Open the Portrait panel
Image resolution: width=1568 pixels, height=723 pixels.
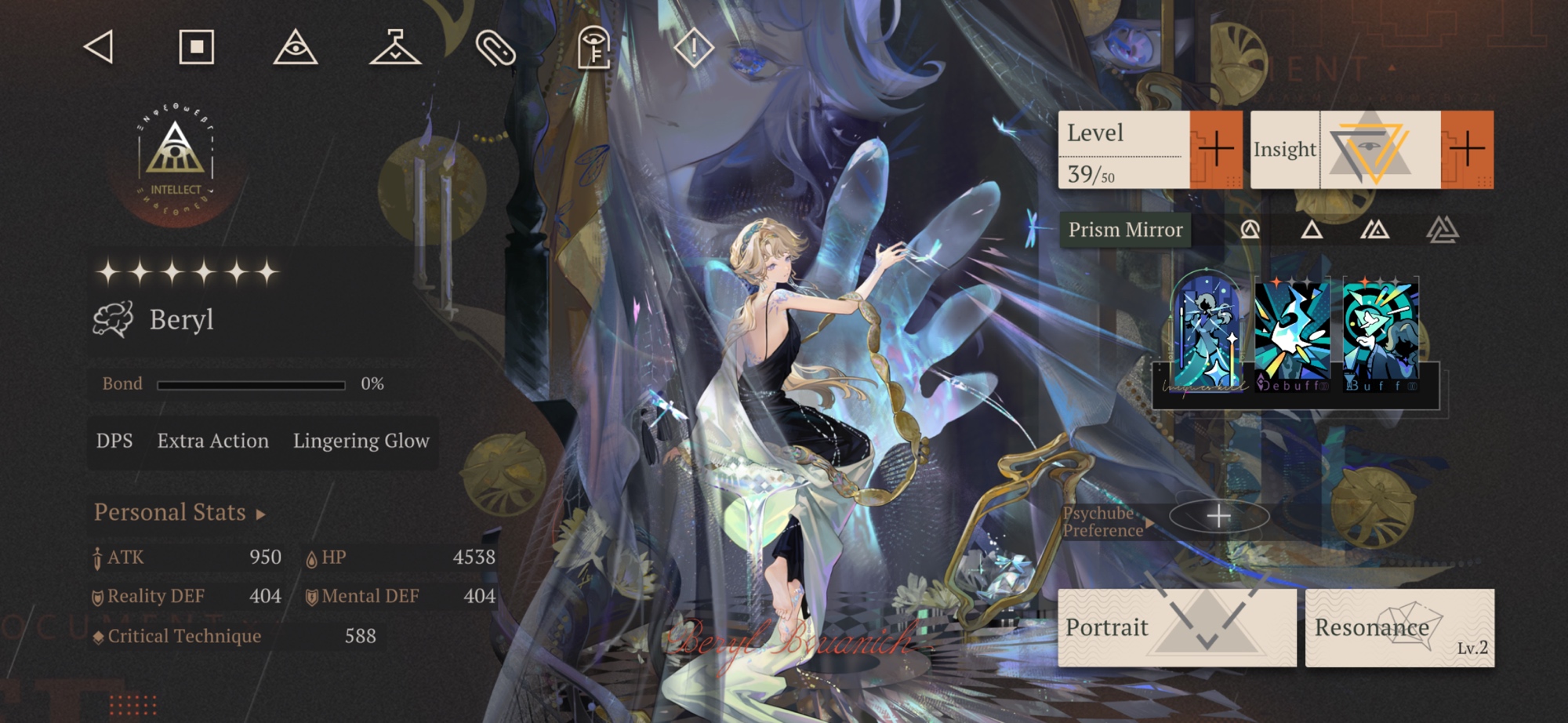(x=1176, y=627)
